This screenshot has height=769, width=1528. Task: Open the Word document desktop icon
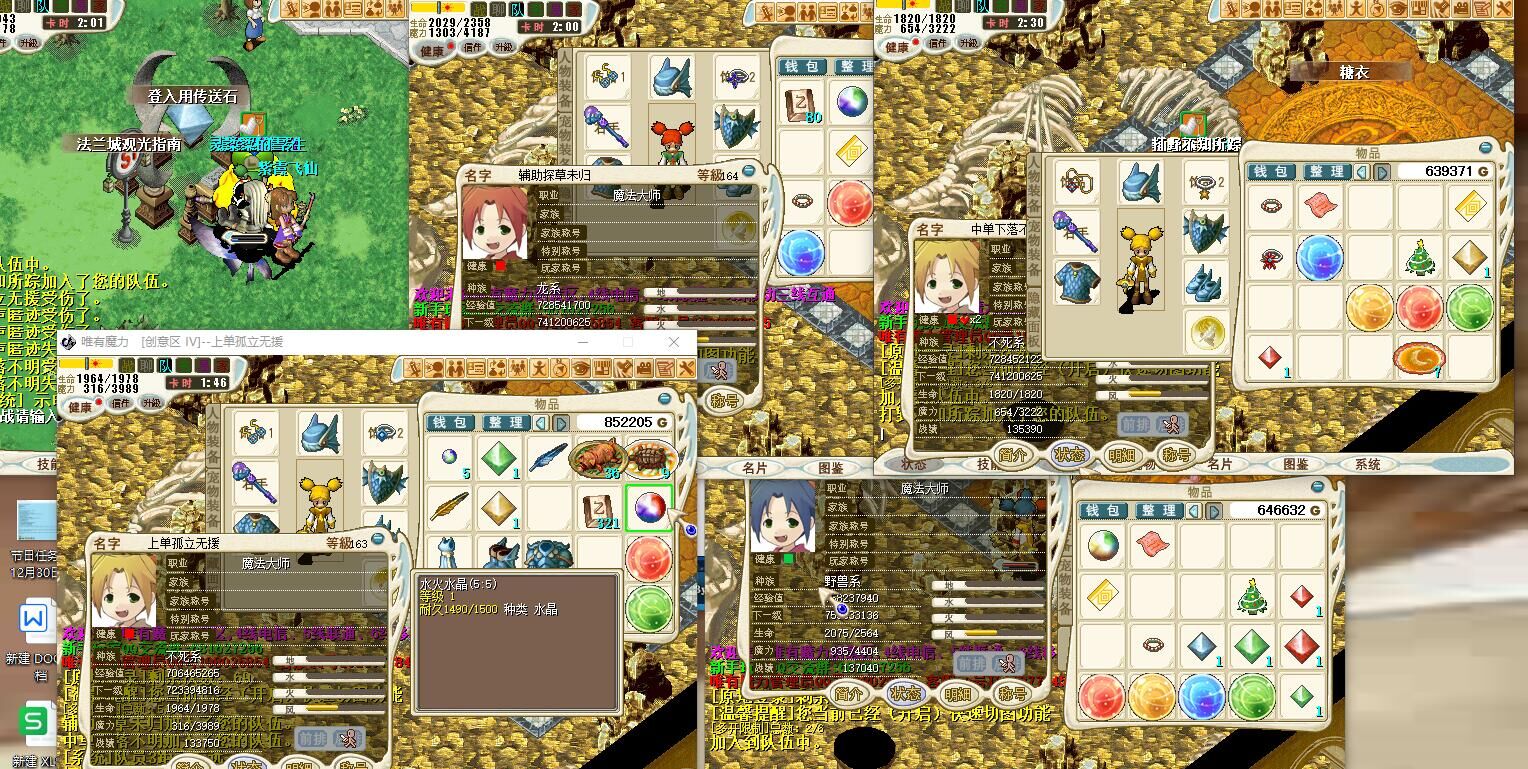click(34, 622)
